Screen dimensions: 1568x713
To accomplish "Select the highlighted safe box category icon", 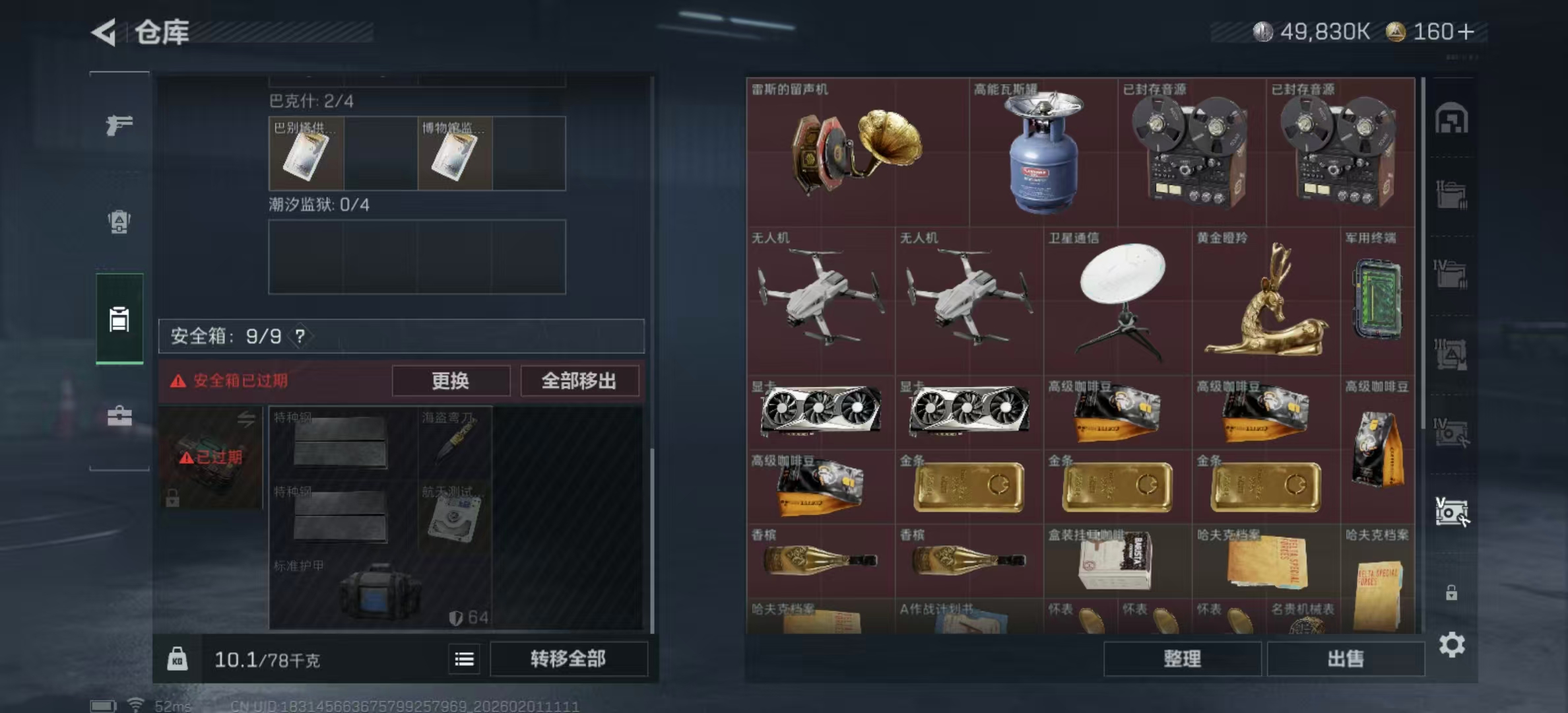I will [120, 320].
